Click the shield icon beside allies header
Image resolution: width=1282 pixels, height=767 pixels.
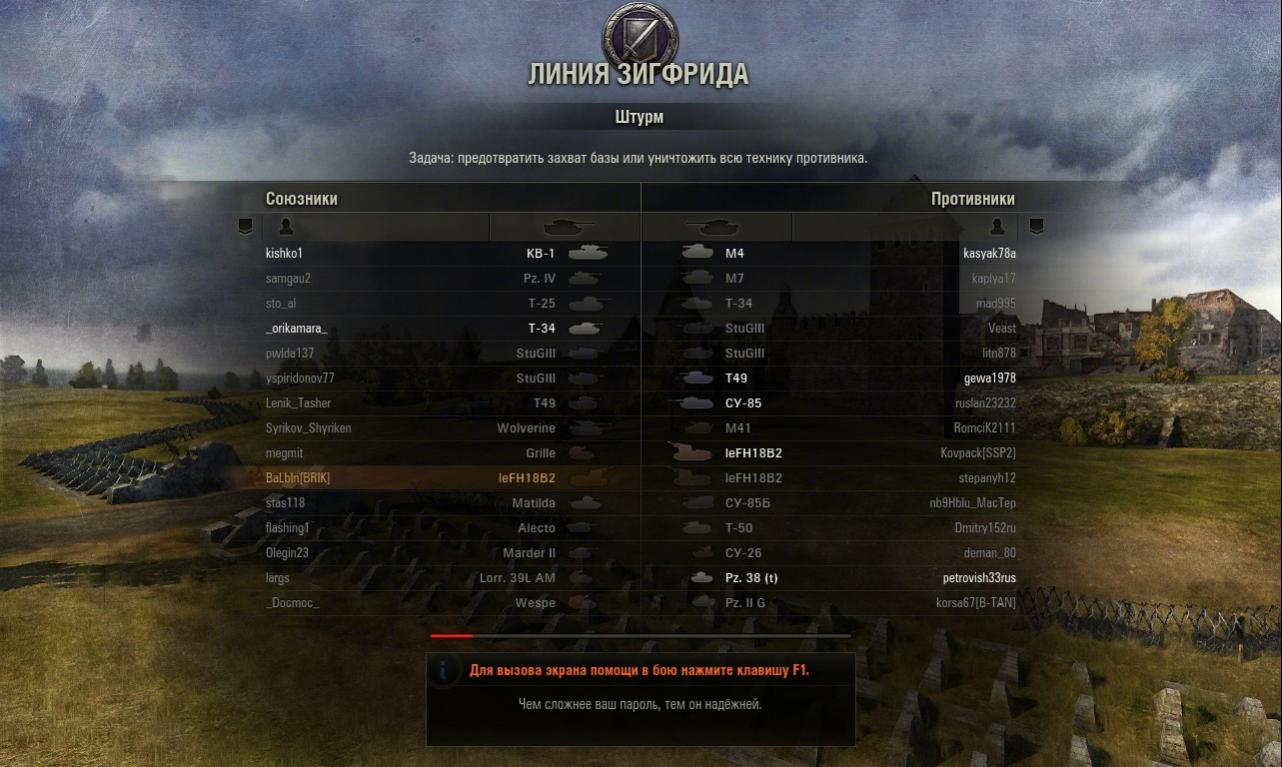[246, 226]
